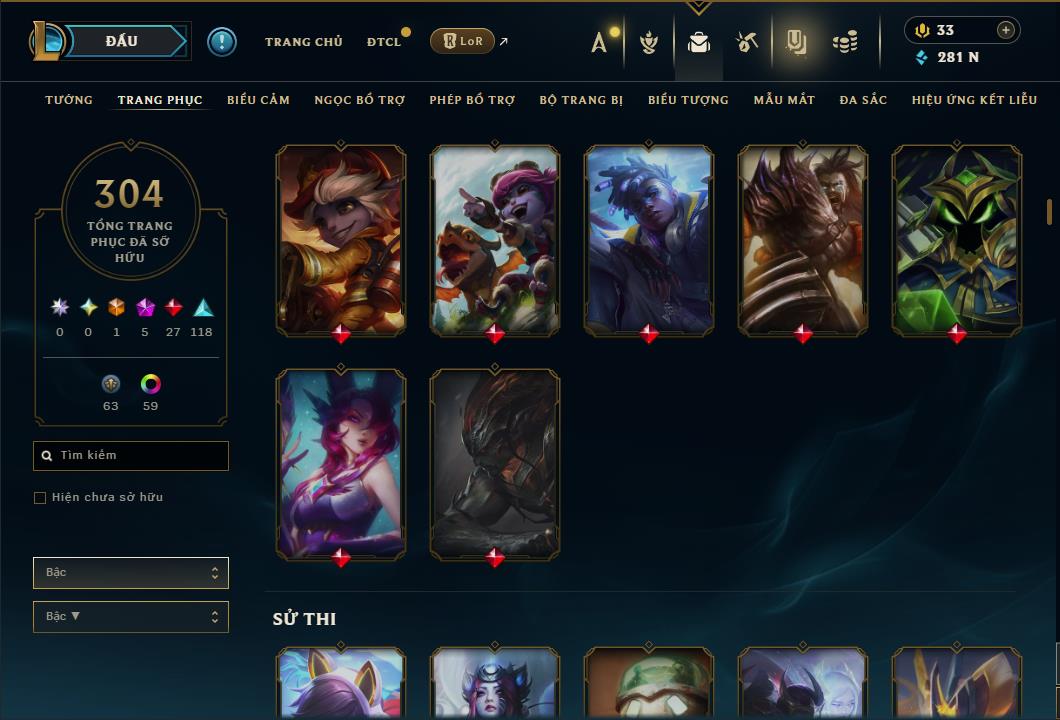
Task: Click the ĐẤU play button
Action: (121, 41)
